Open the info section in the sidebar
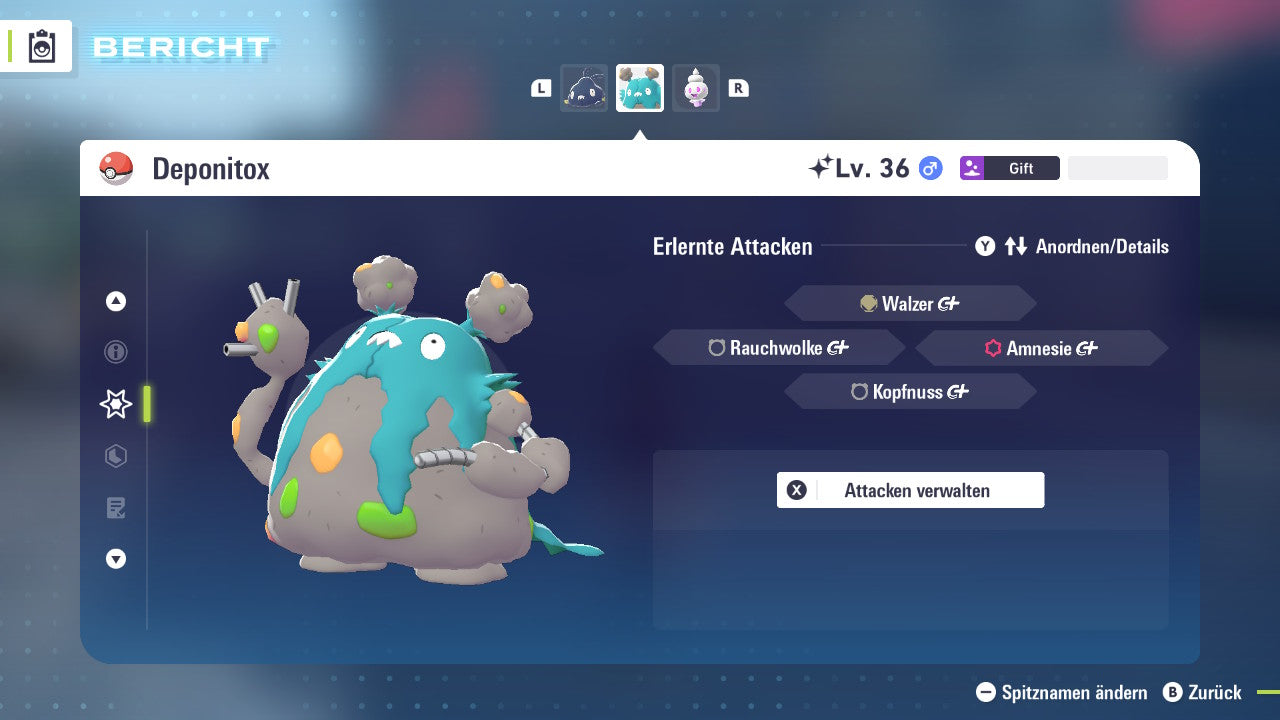This screenshot has width=1280, height=720. (115, 352)
